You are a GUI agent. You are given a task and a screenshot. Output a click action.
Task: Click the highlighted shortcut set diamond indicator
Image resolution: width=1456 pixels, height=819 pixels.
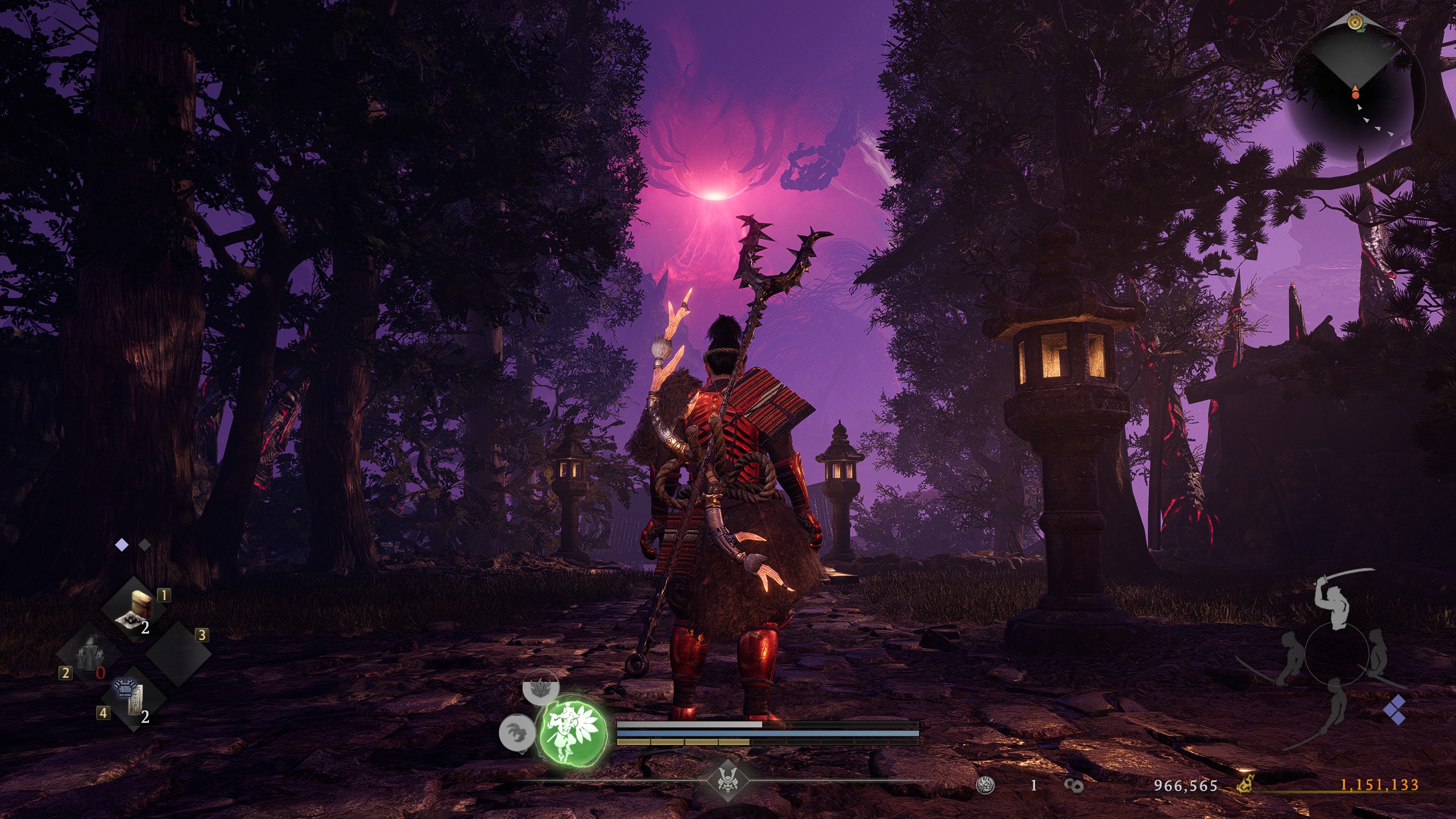121,545
